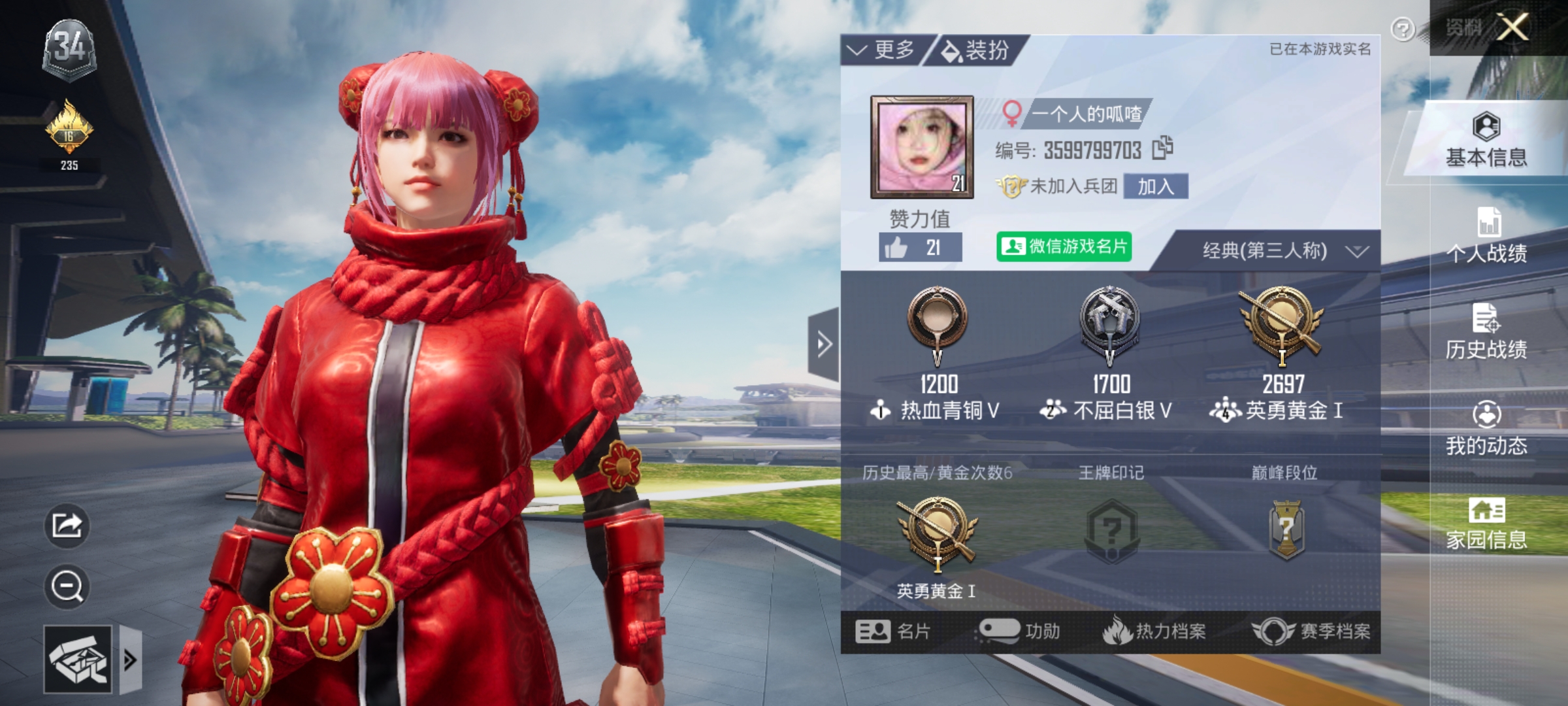Viewport: 1568px width, 706px height.
Task: Expand the 更多 dropdown
Action: [x=881, y=50]
